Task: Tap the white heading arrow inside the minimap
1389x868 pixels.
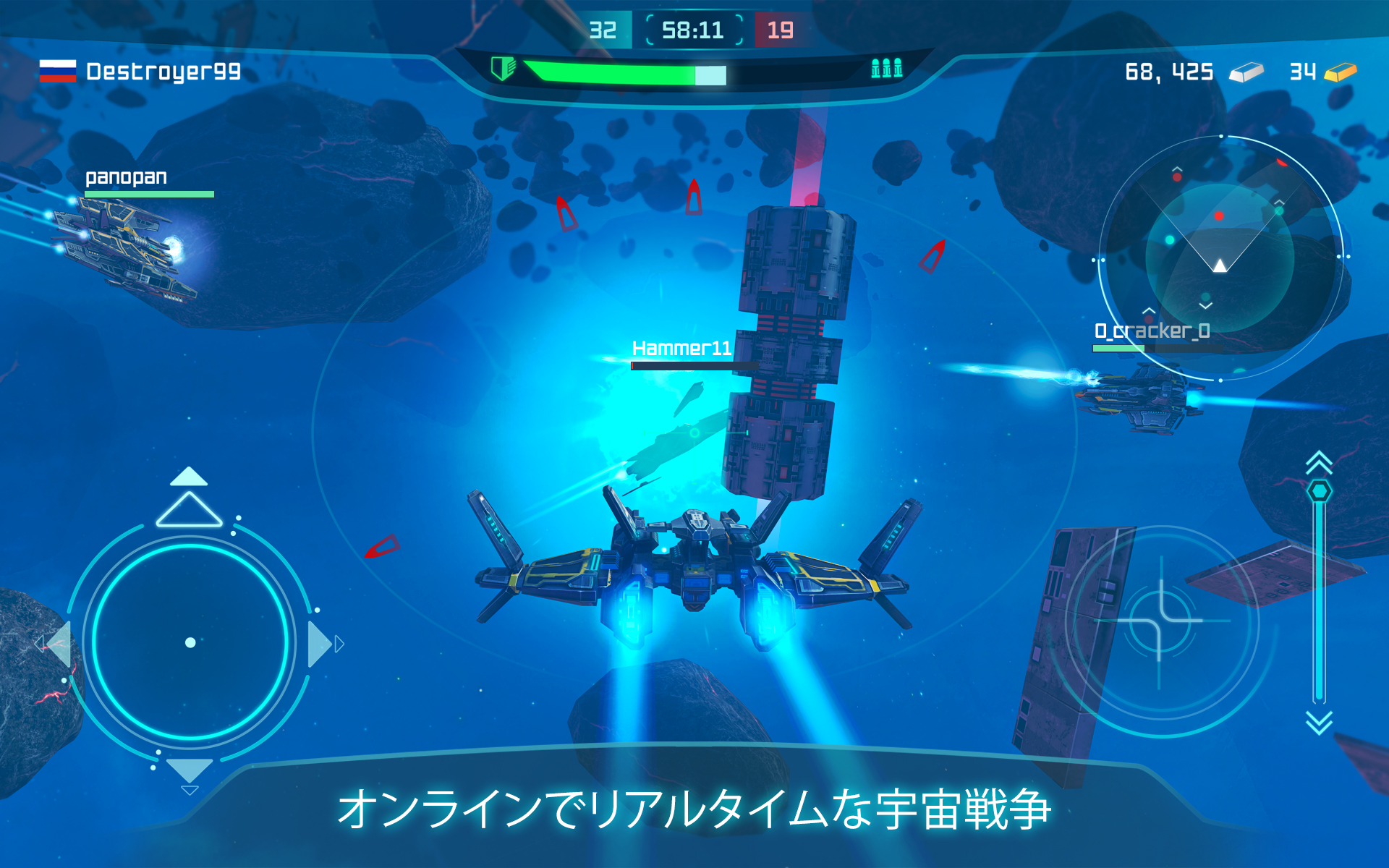Action: (1220, 266)
